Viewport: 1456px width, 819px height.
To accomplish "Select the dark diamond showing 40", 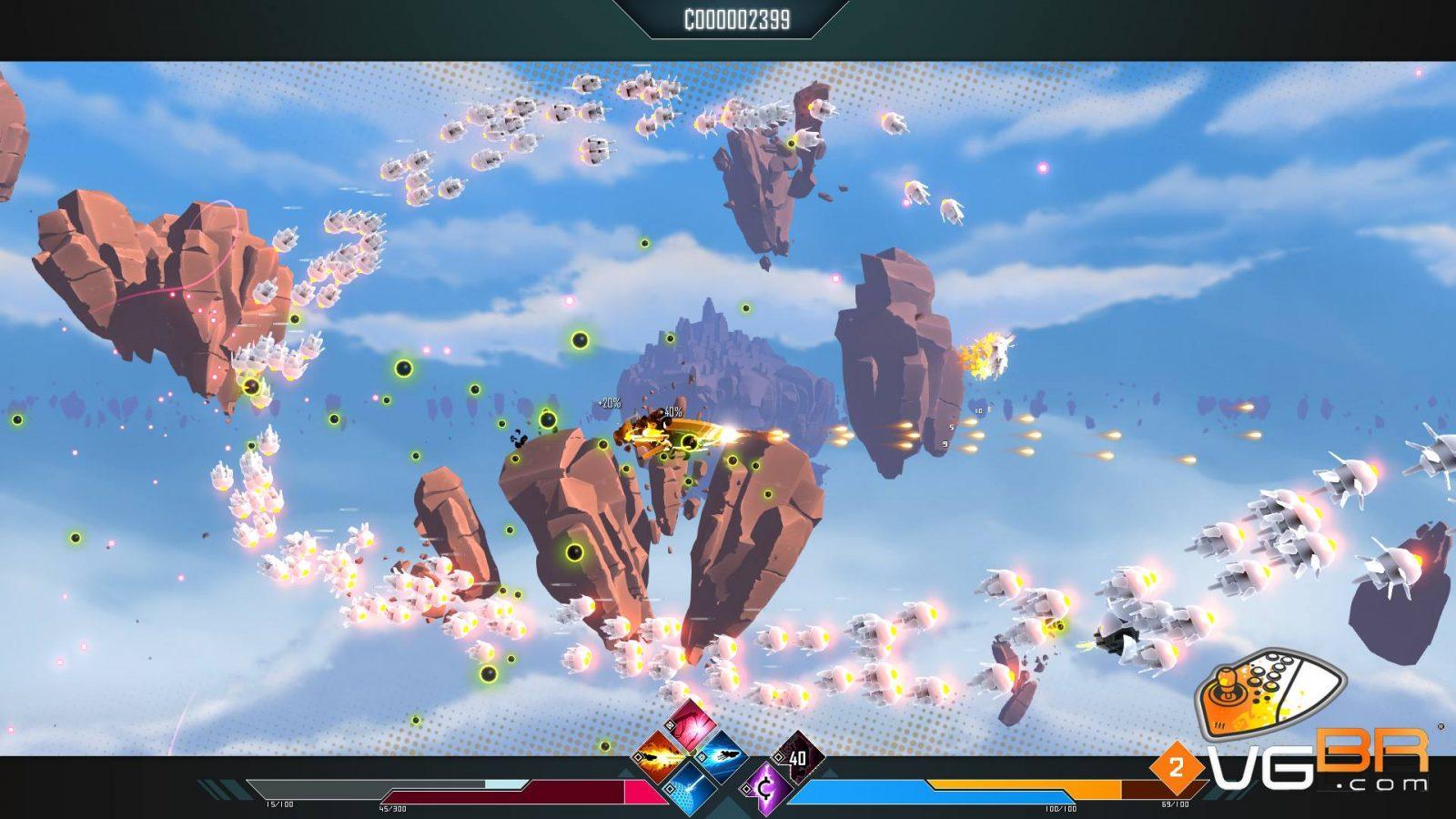I will pyautogui.click(x=798, y=757).
